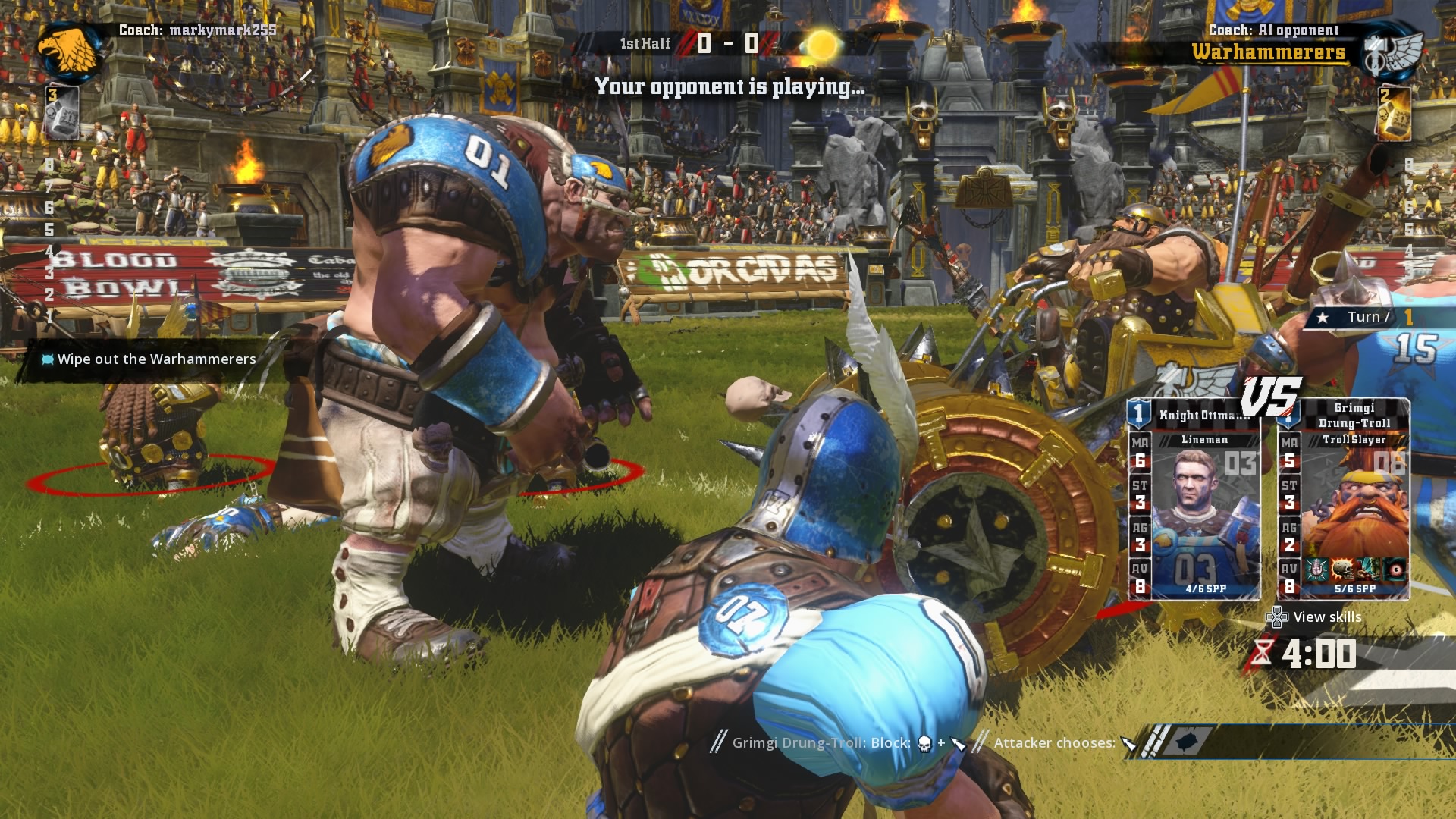Click the red eye skill icon on Grimgi's card
Screen dimensions: 1456x819
click(1394, 570)
